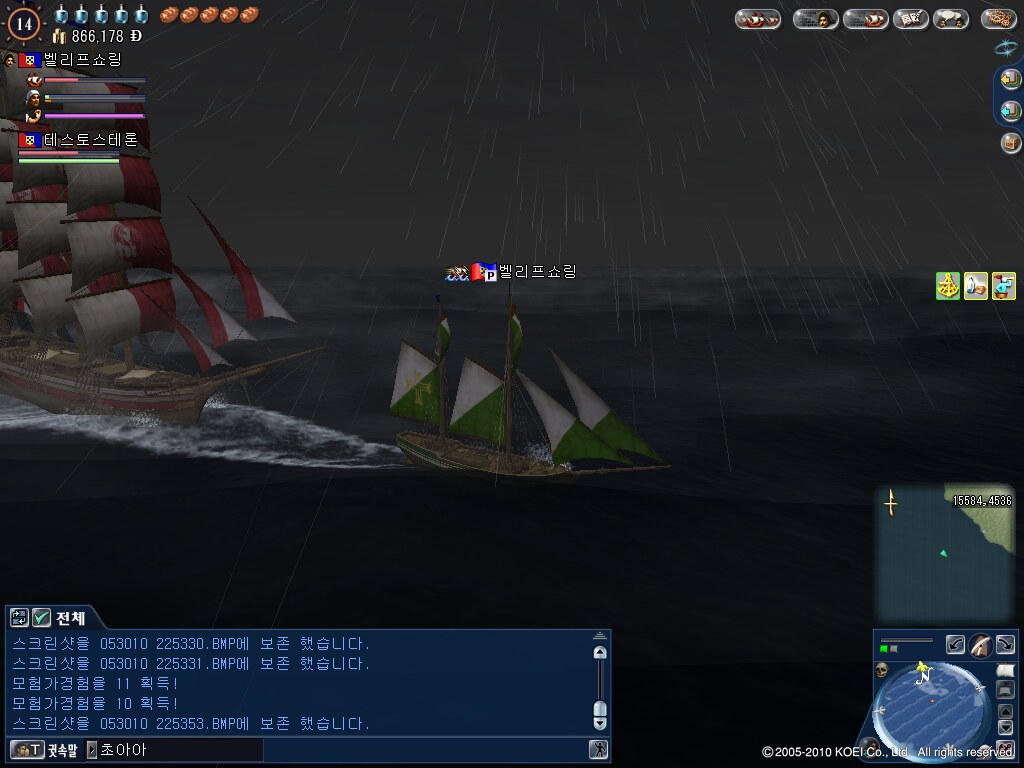Open the gears system settings menu
Viewport: 1024px width, 768px height.
(999, 19)
